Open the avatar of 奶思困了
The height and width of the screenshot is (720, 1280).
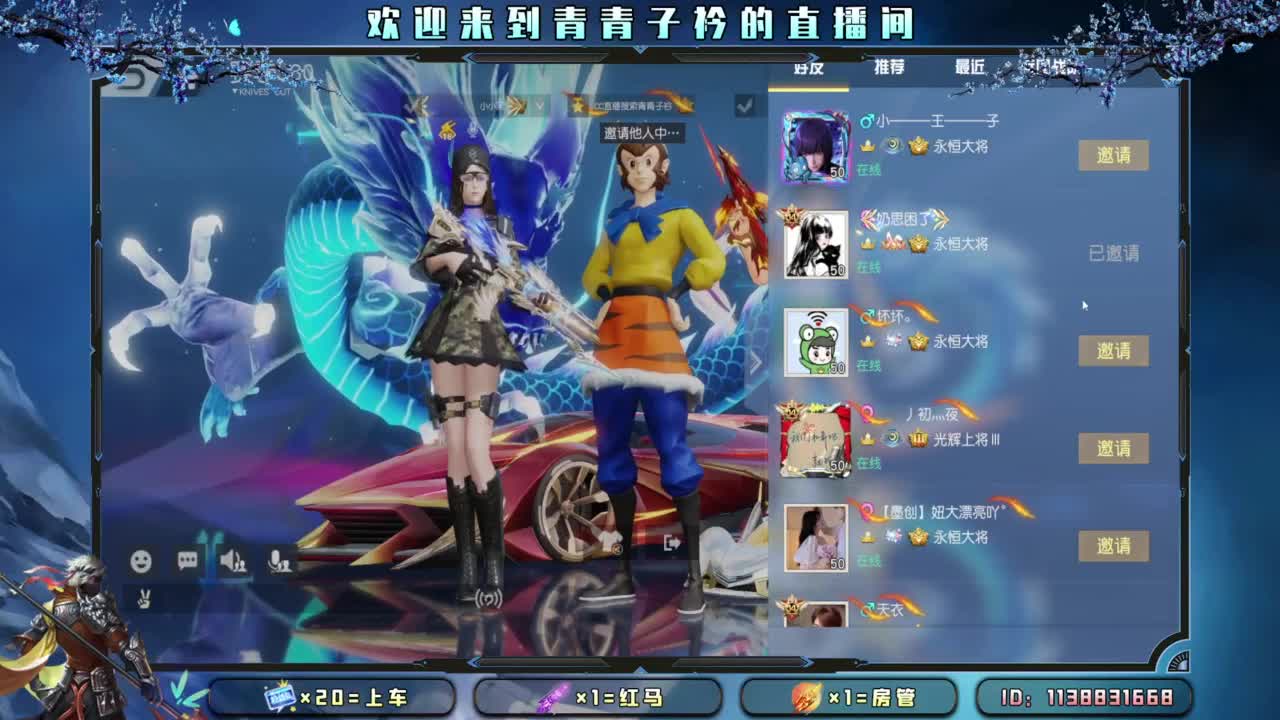tap(816, 243)
